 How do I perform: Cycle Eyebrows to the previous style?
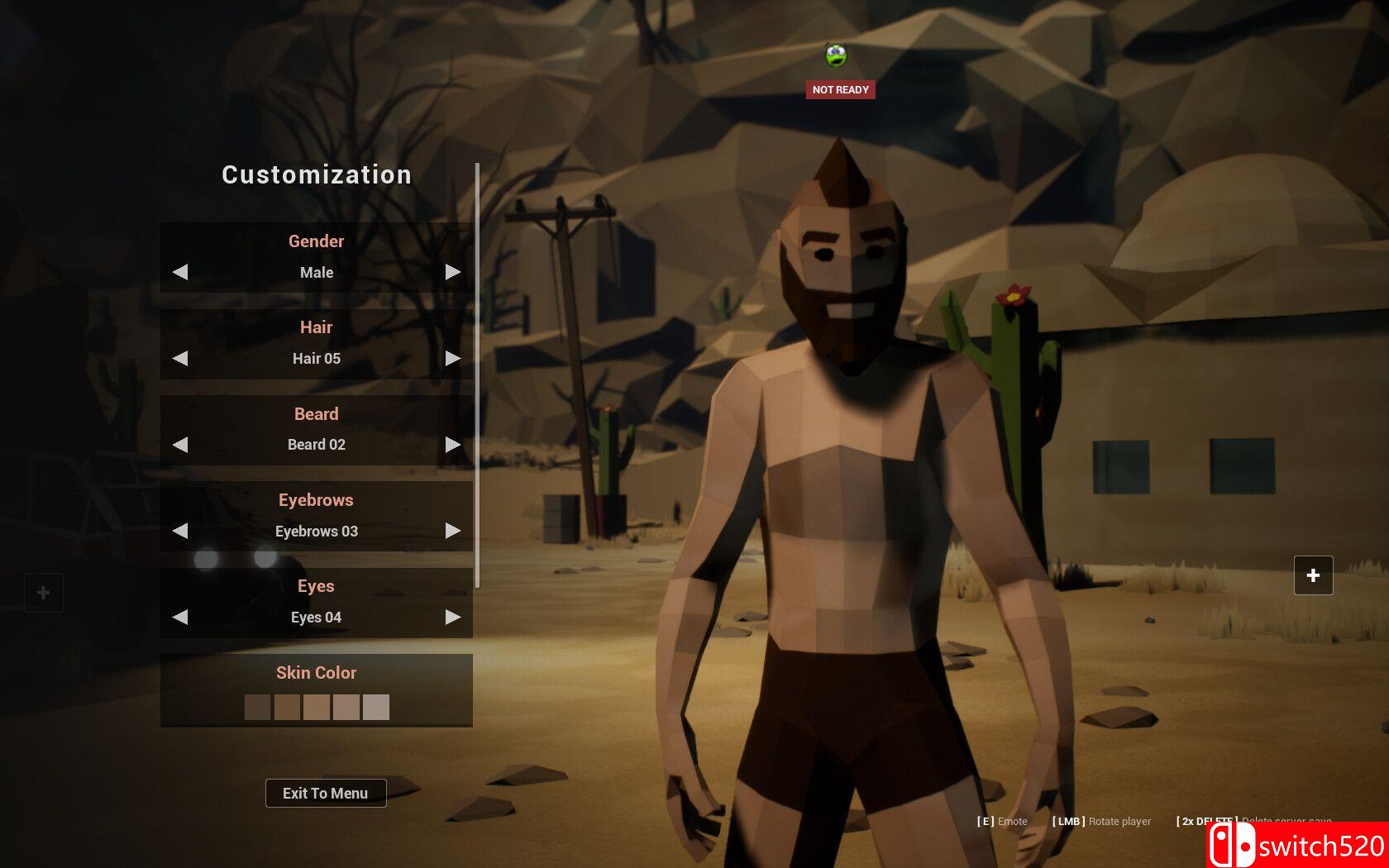click(x=180, y=531)
